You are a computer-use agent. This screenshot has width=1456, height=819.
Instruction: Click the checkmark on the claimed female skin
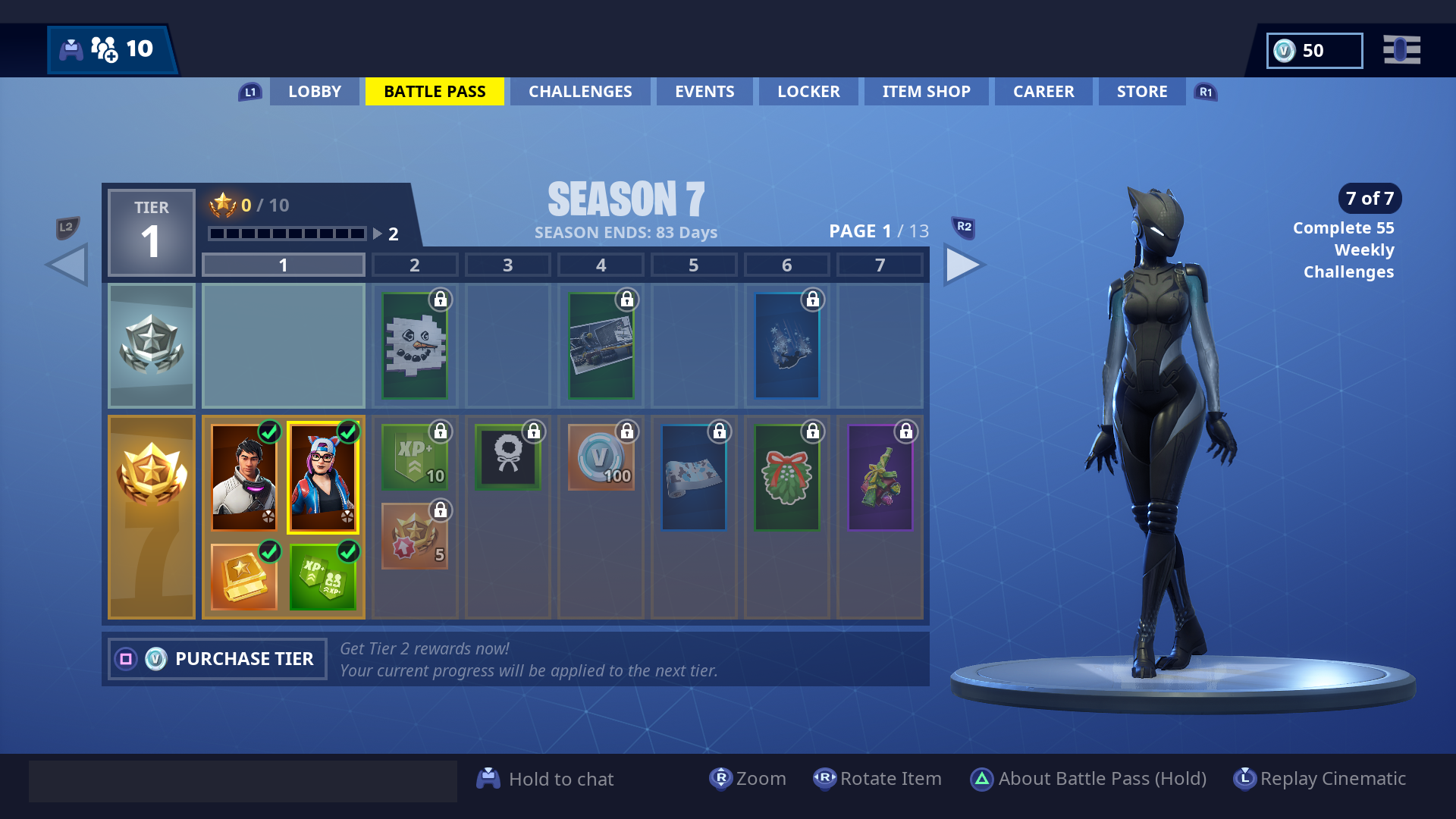click(x=347, y=433)
